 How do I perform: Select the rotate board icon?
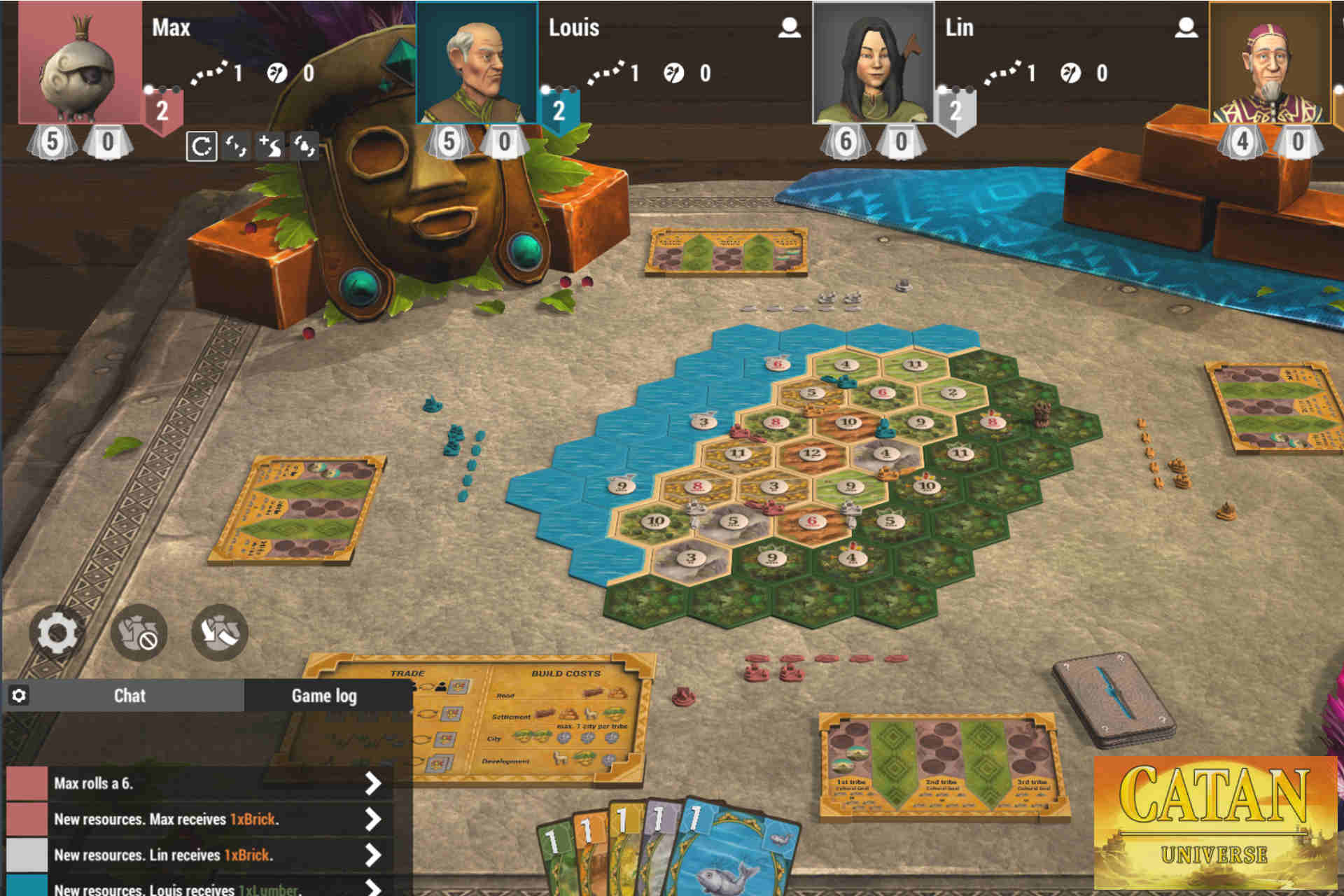tap(203, 145)
